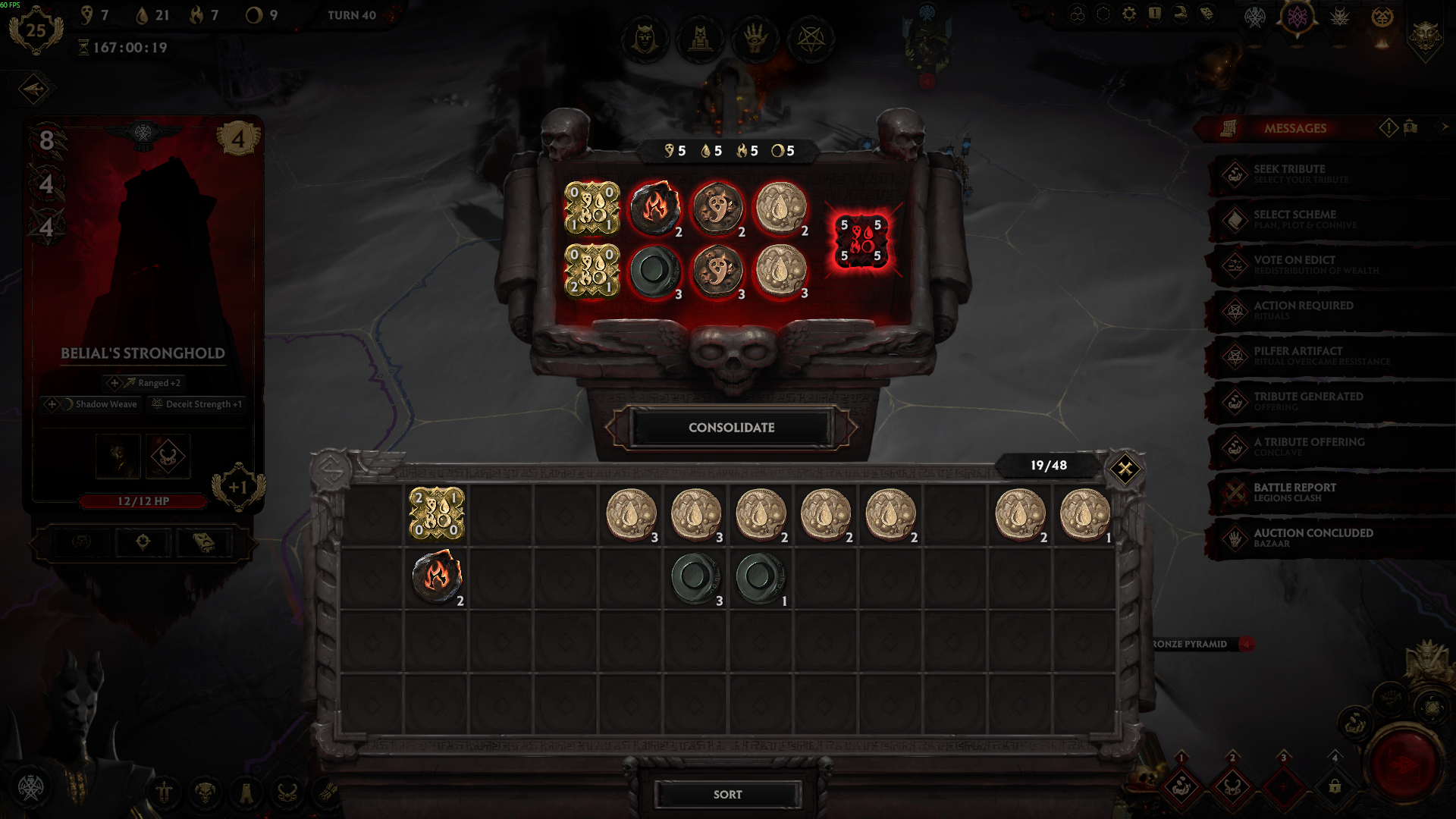This screenshot has height=819, width=1456.
Task: Close the tribute vault panel
Action: point(1125,469)
